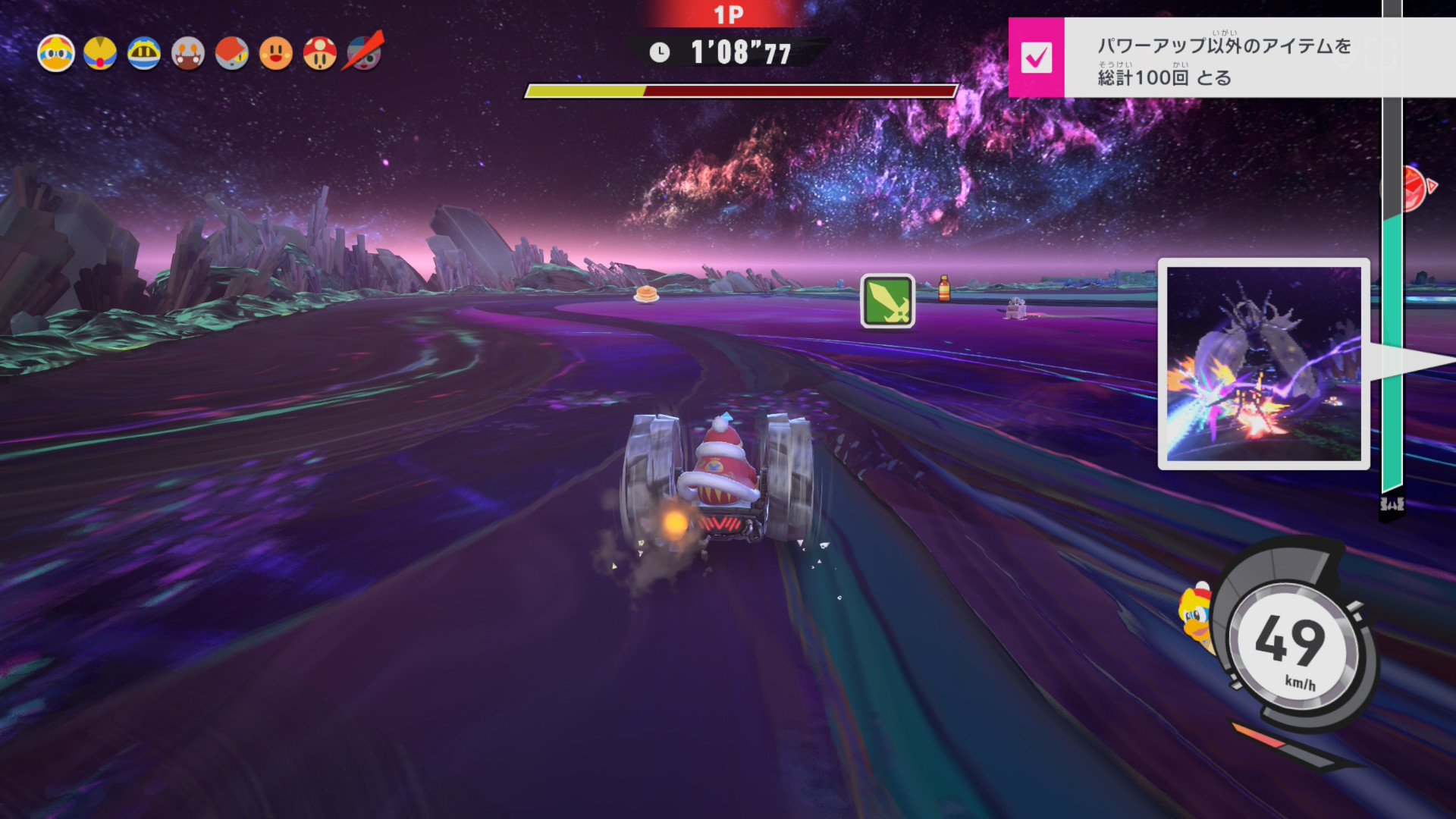This screenshot has height=819, width=1456.
Task: Open the pink checklist checkmark notification
Action: 1036,58
